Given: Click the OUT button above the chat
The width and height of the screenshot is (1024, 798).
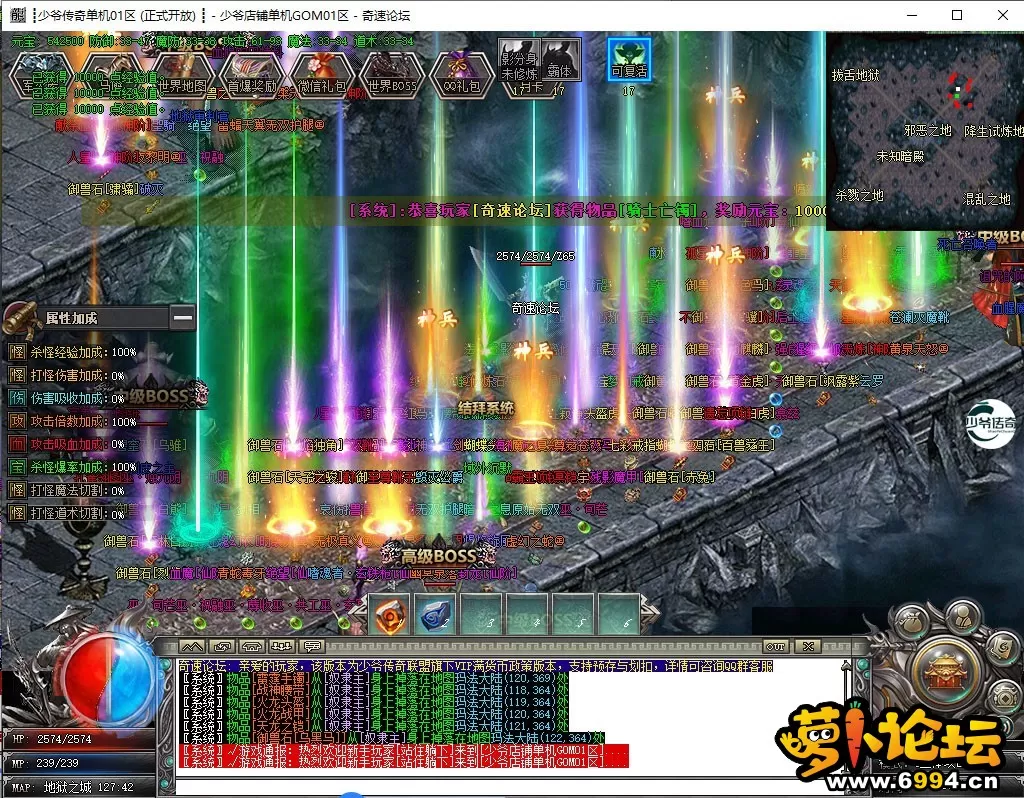Looking at the screenshot, I should tap(775, 646).
